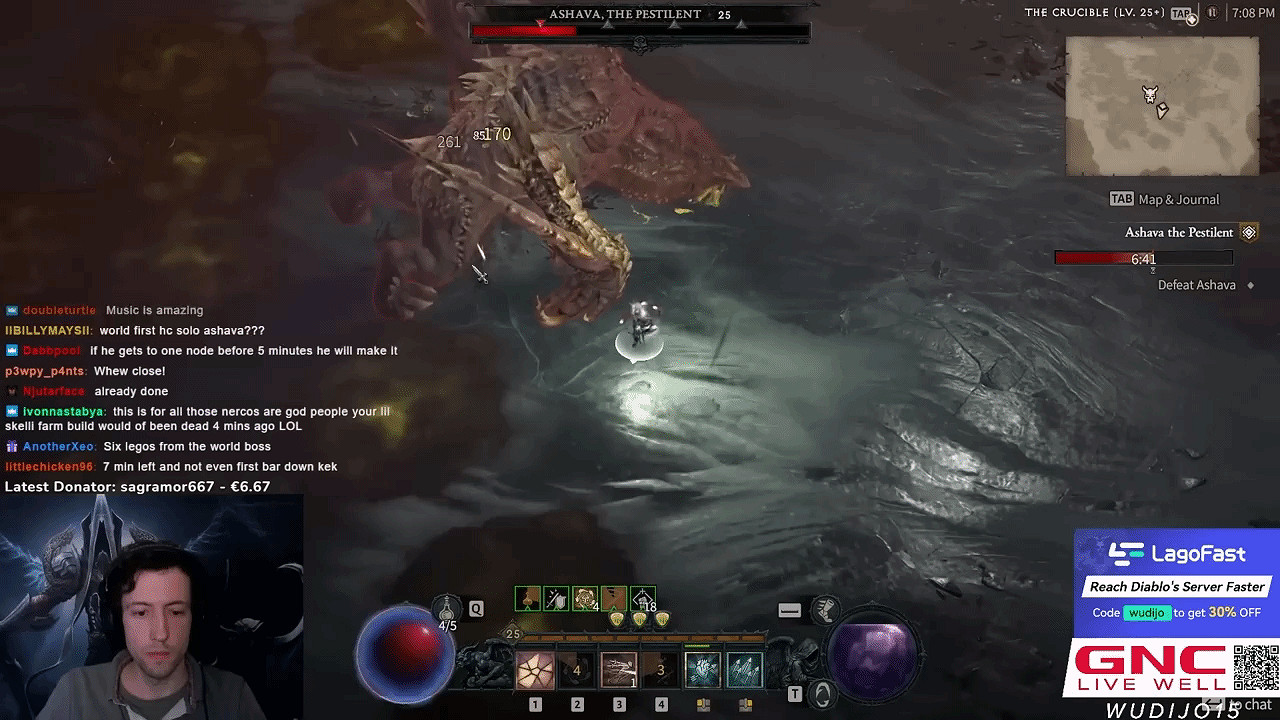Click the wudijo promo code in the LagoFast ad
1280x720 pixels.
[1147, 613]
